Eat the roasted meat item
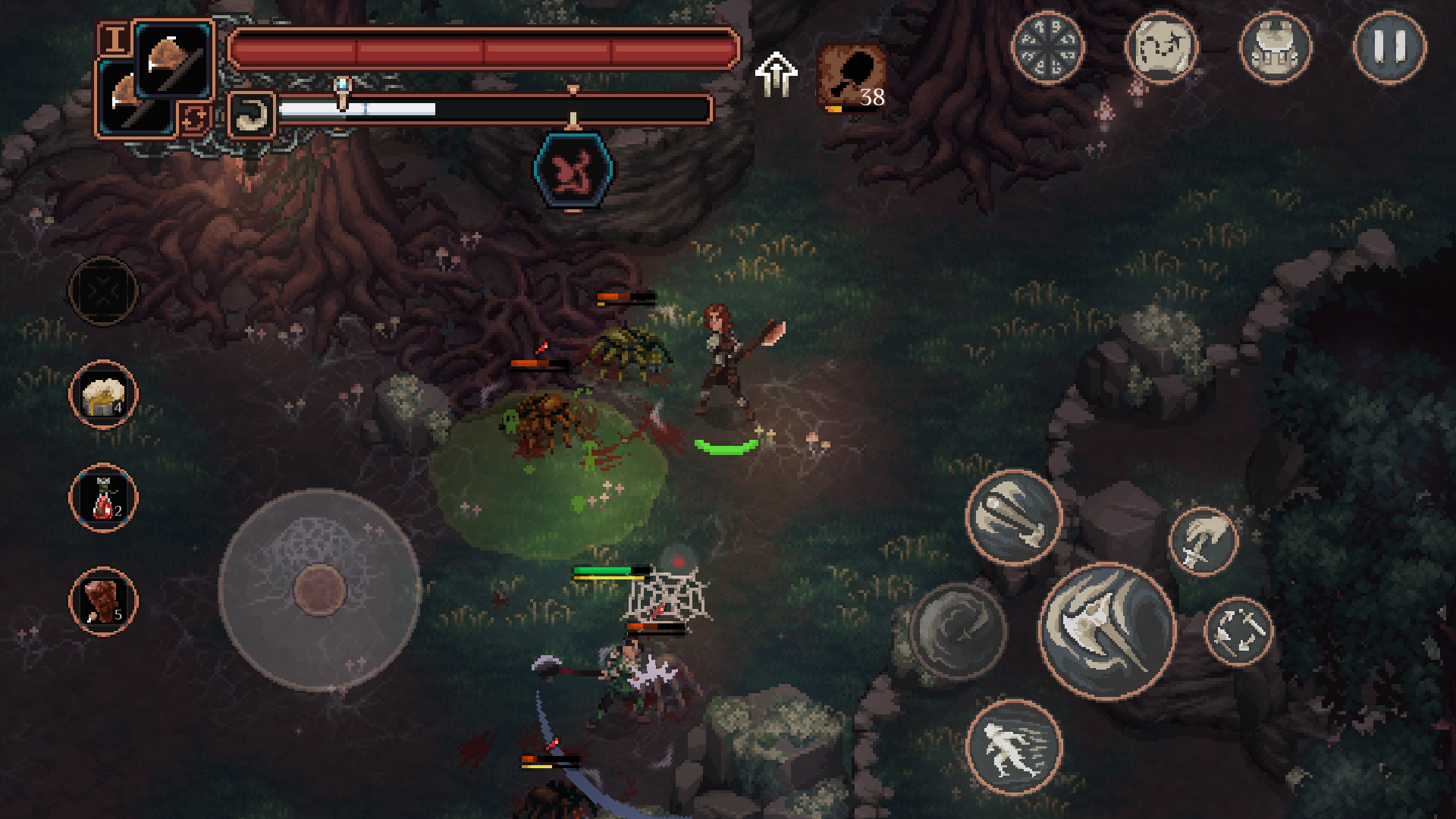1456x819 pixels. pyautogui.click(x=103, y=601)
